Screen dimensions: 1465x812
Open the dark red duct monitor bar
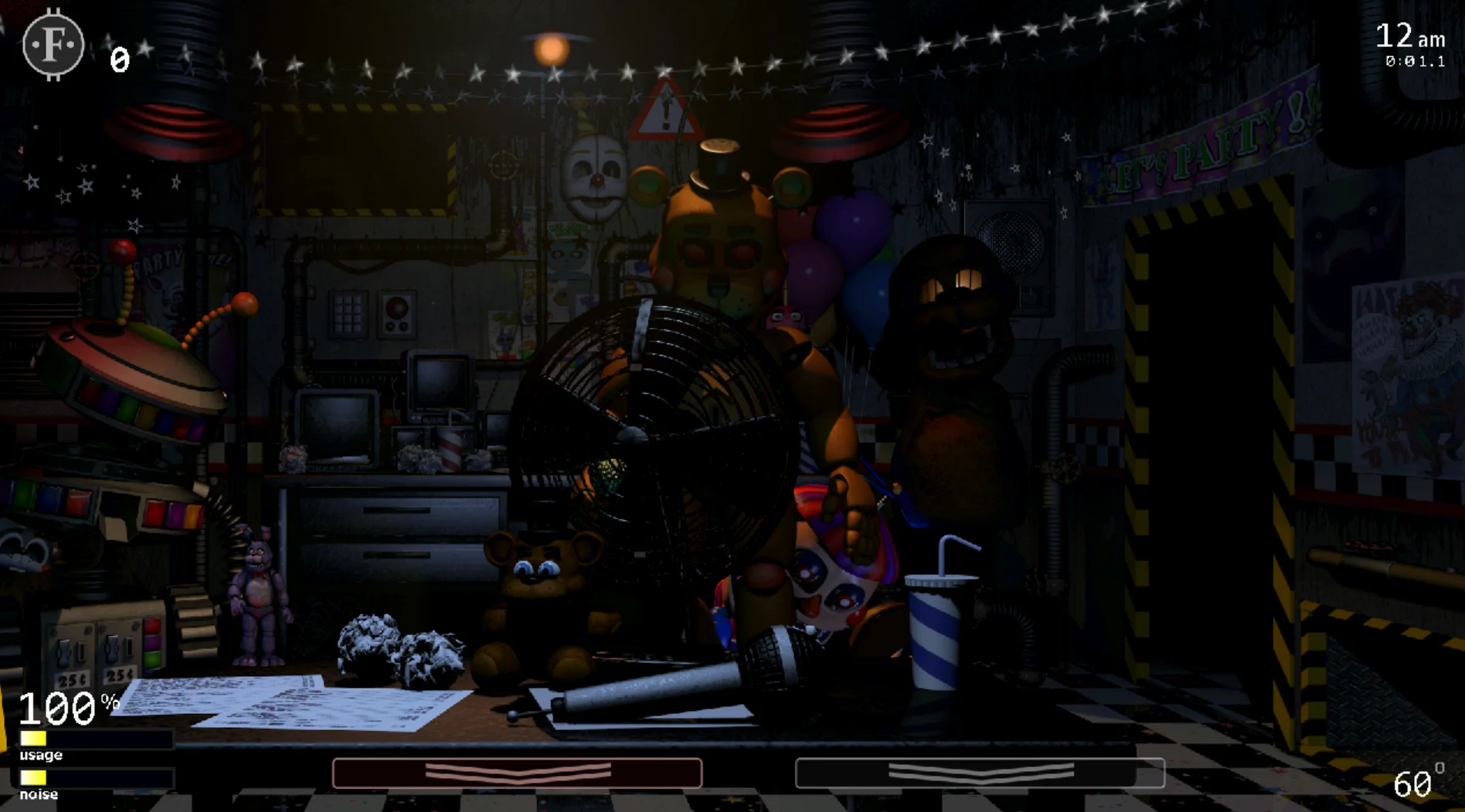(516, 770)
